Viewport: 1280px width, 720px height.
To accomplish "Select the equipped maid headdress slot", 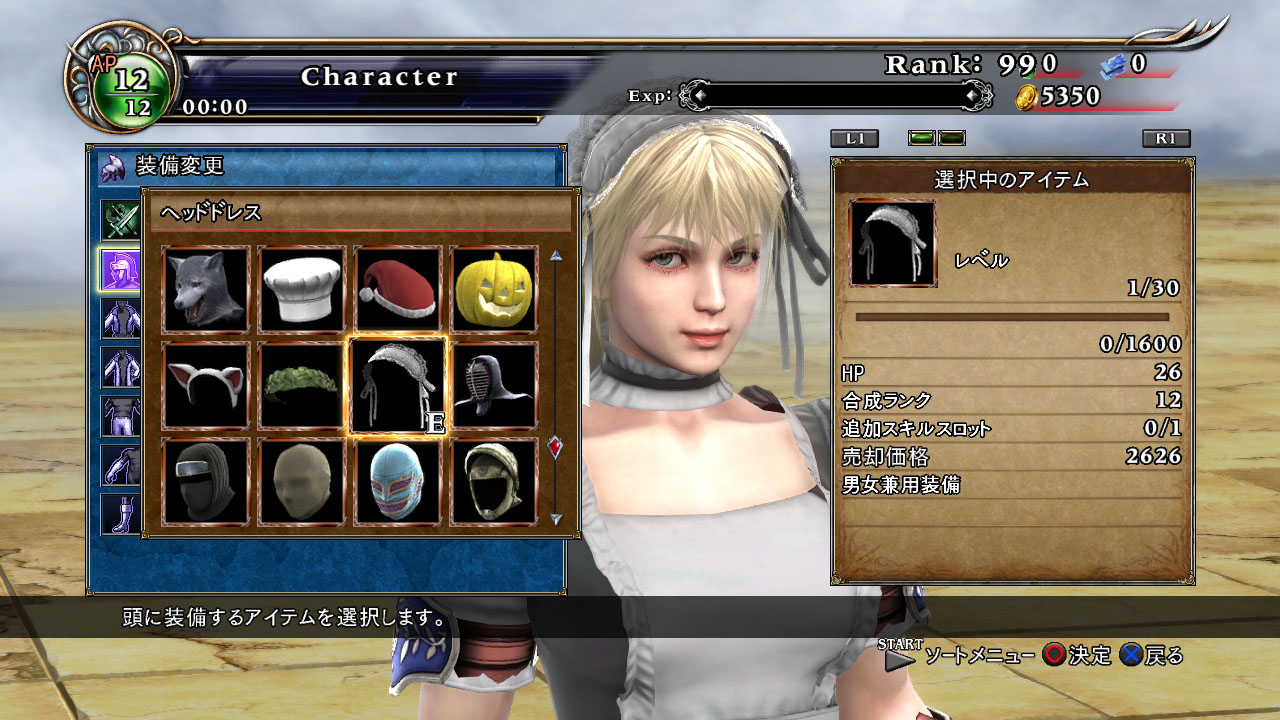I will [398, 386].
